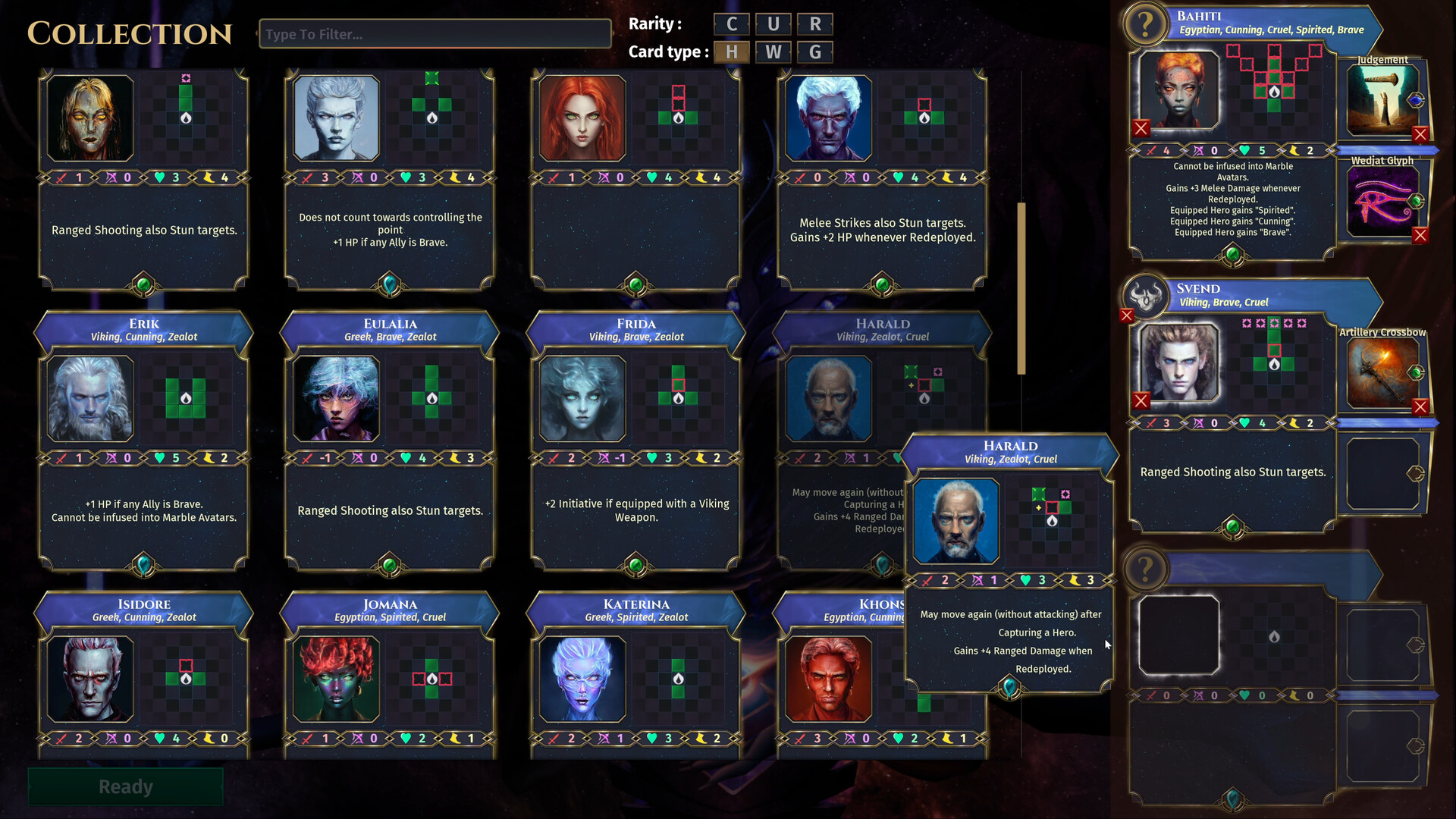Click the Type To Filter search box
1456x819 pixels.
point(436,33)
